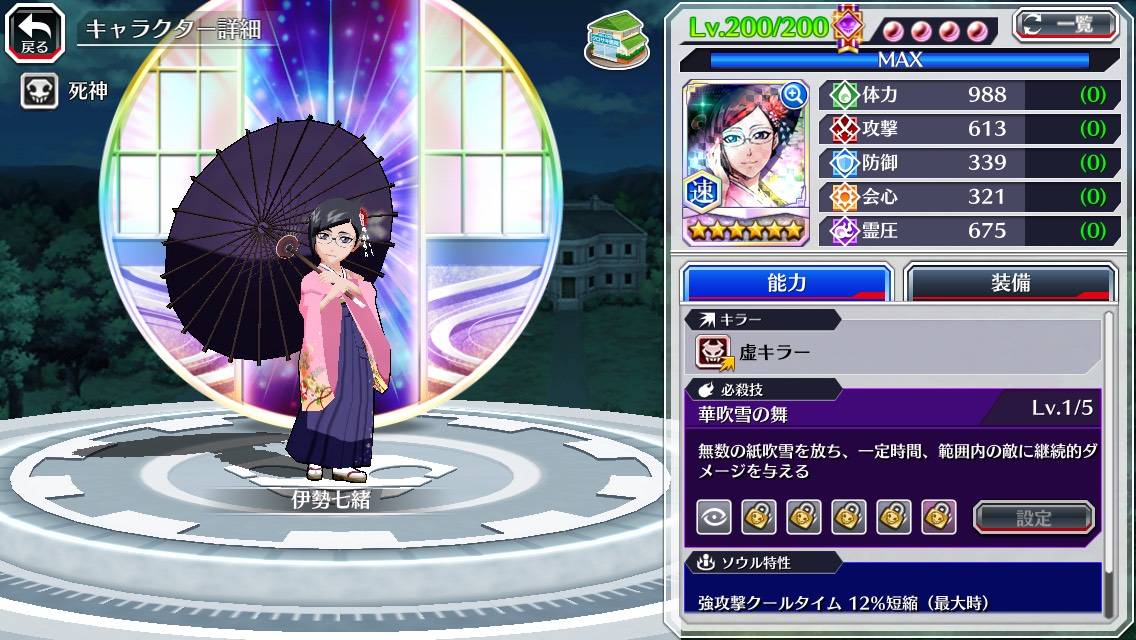Enlarge the character portrait with the magnifier
1136x640 pixels.
(794, 95)
